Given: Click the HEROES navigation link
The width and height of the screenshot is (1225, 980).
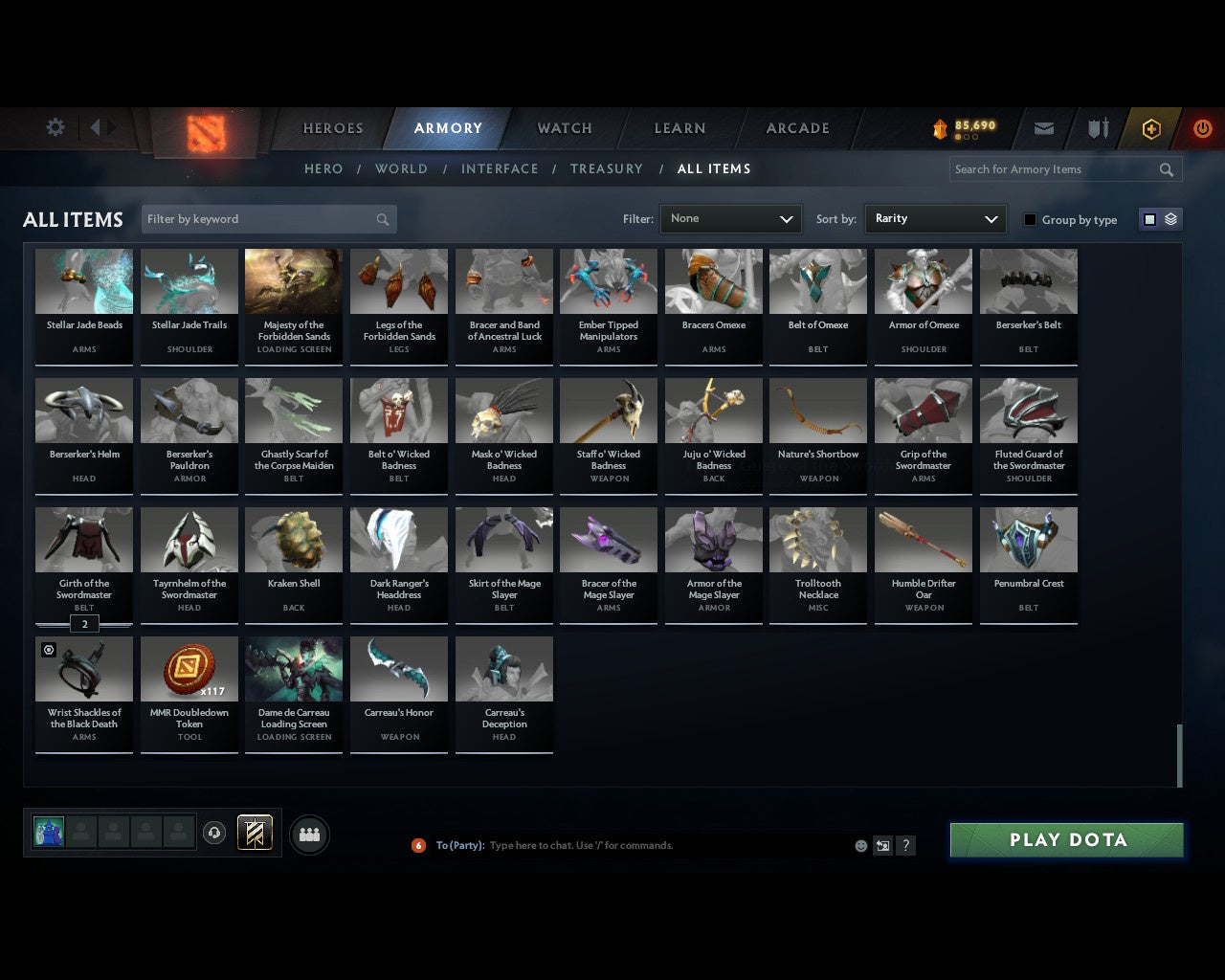Looking at the screenshot, I should 332,127.
